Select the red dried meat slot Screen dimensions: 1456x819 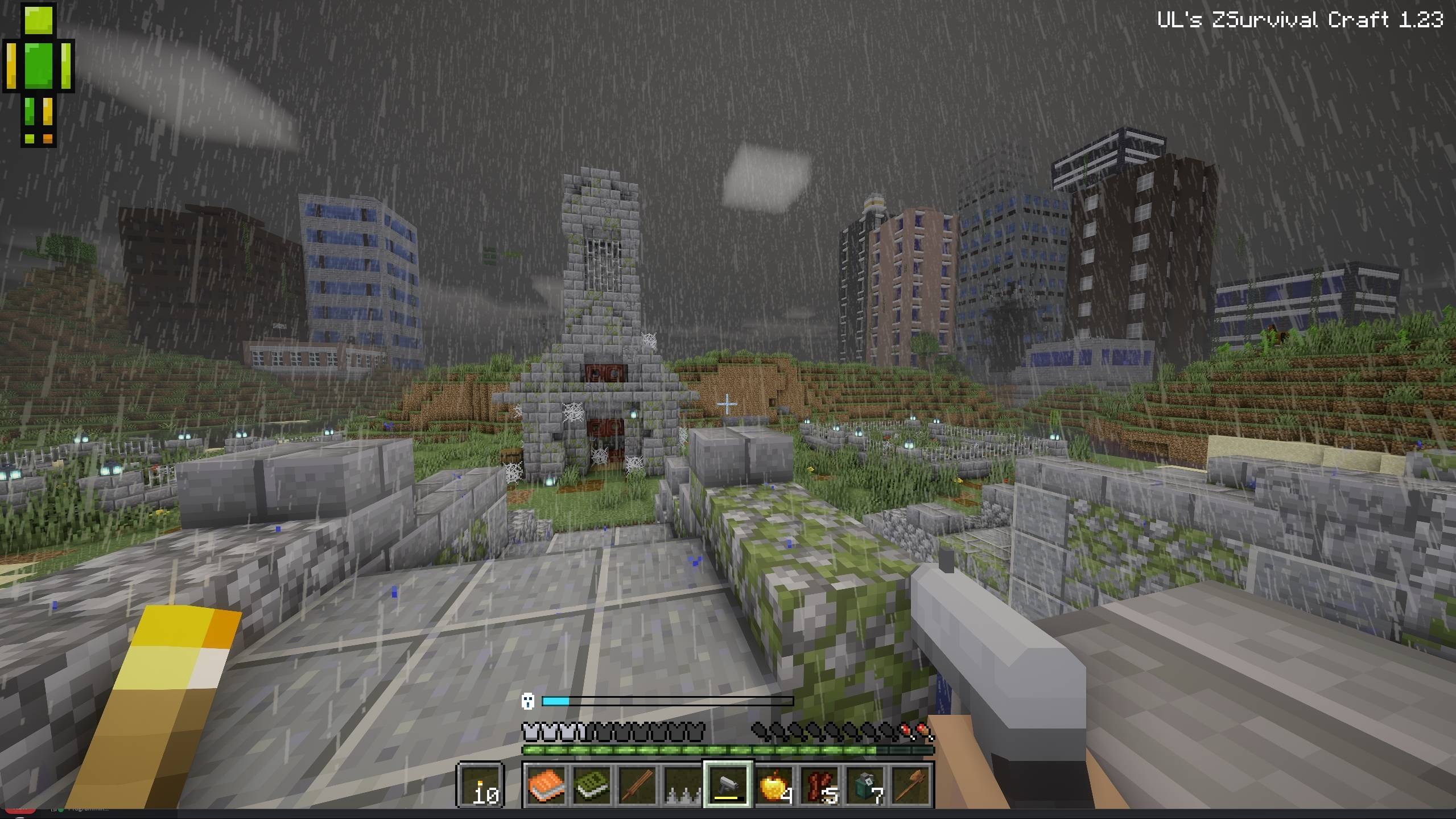click(x=820, y=785)
